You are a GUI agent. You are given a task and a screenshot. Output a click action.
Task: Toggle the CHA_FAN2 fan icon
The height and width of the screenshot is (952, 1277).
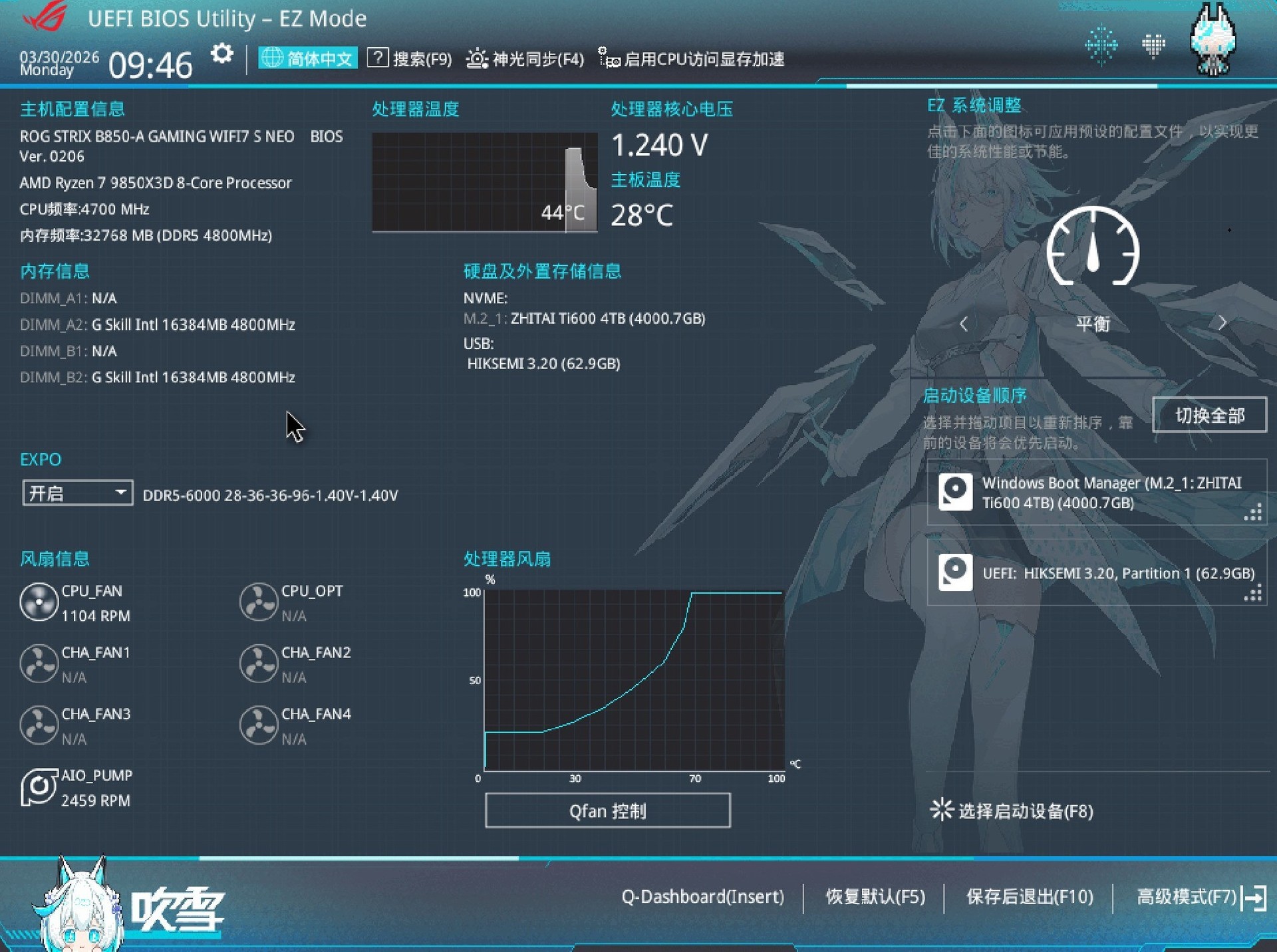pyautogui.click(x=258, y=663)
